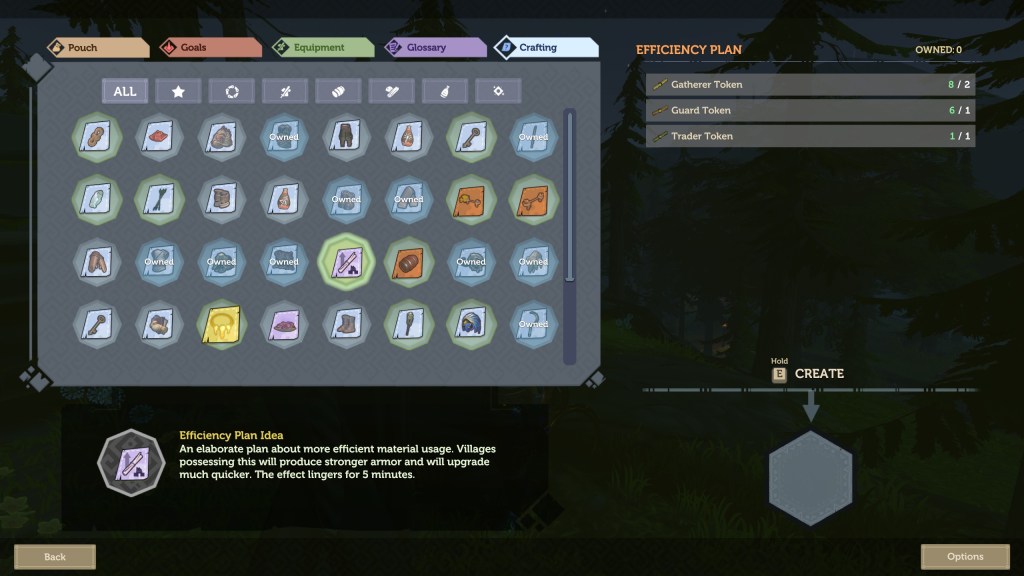Choose the ALL recipe filter
Viewport: 1024px width, 576px height.
pos(125,91)
